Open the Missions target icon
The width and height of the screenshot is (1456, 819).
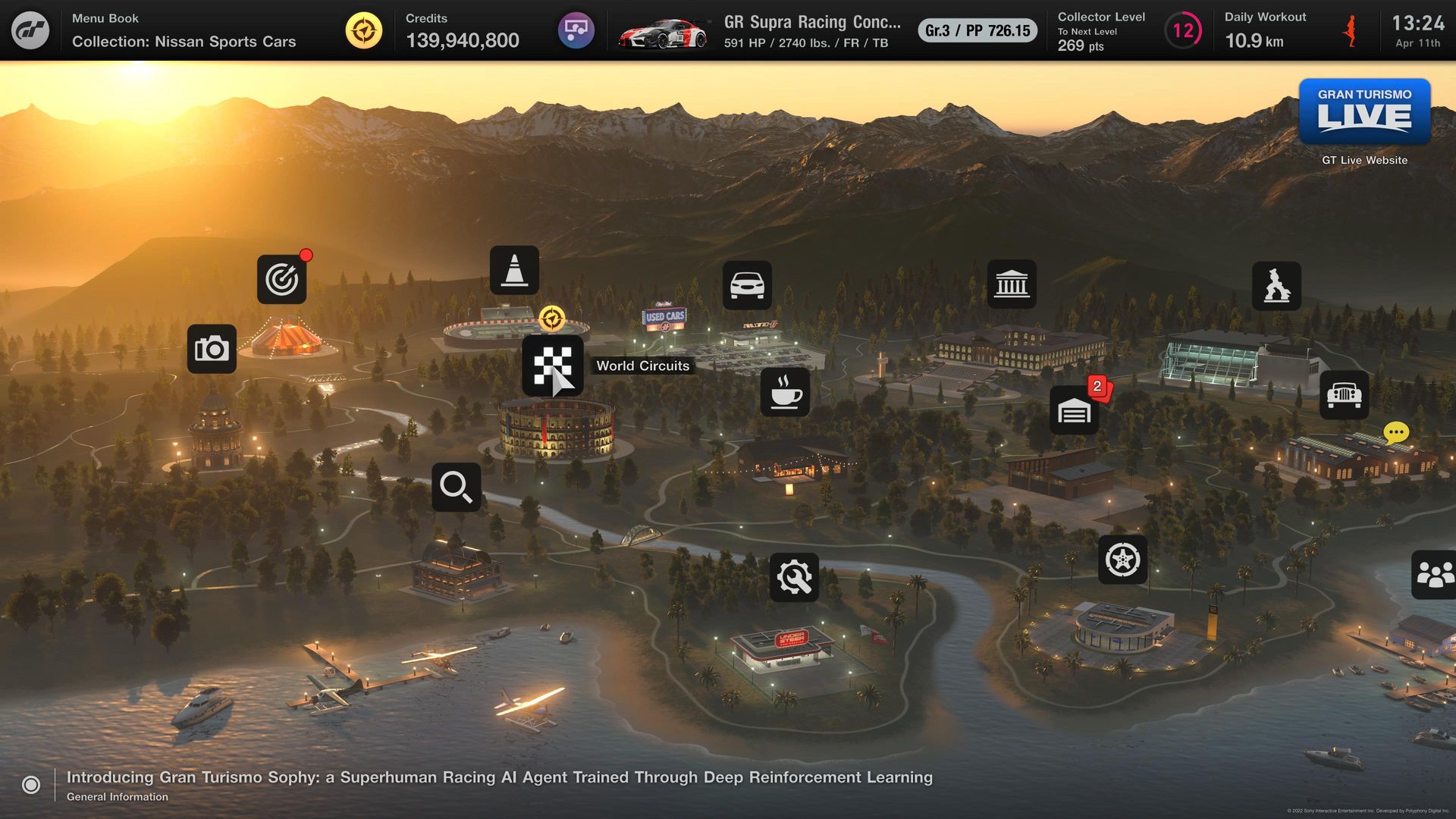(281, 279)
